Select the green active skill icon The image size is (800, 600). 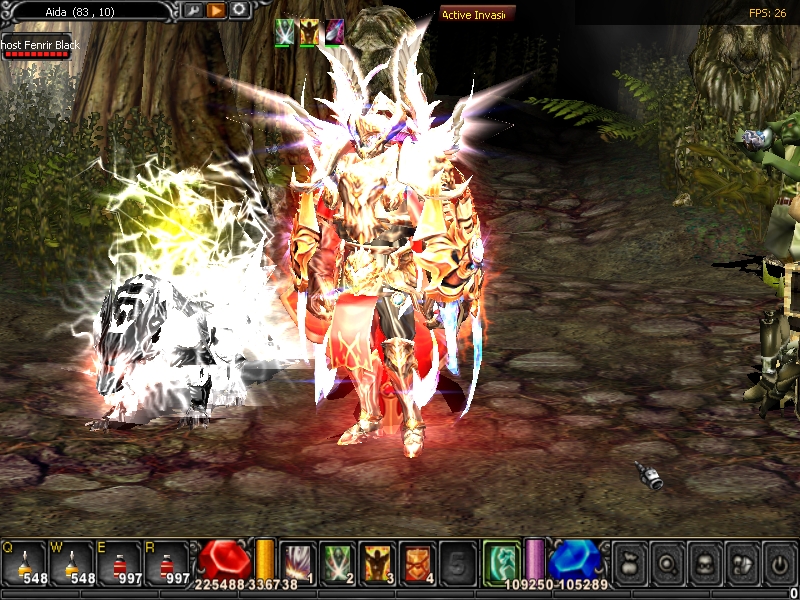pos(502,560)
